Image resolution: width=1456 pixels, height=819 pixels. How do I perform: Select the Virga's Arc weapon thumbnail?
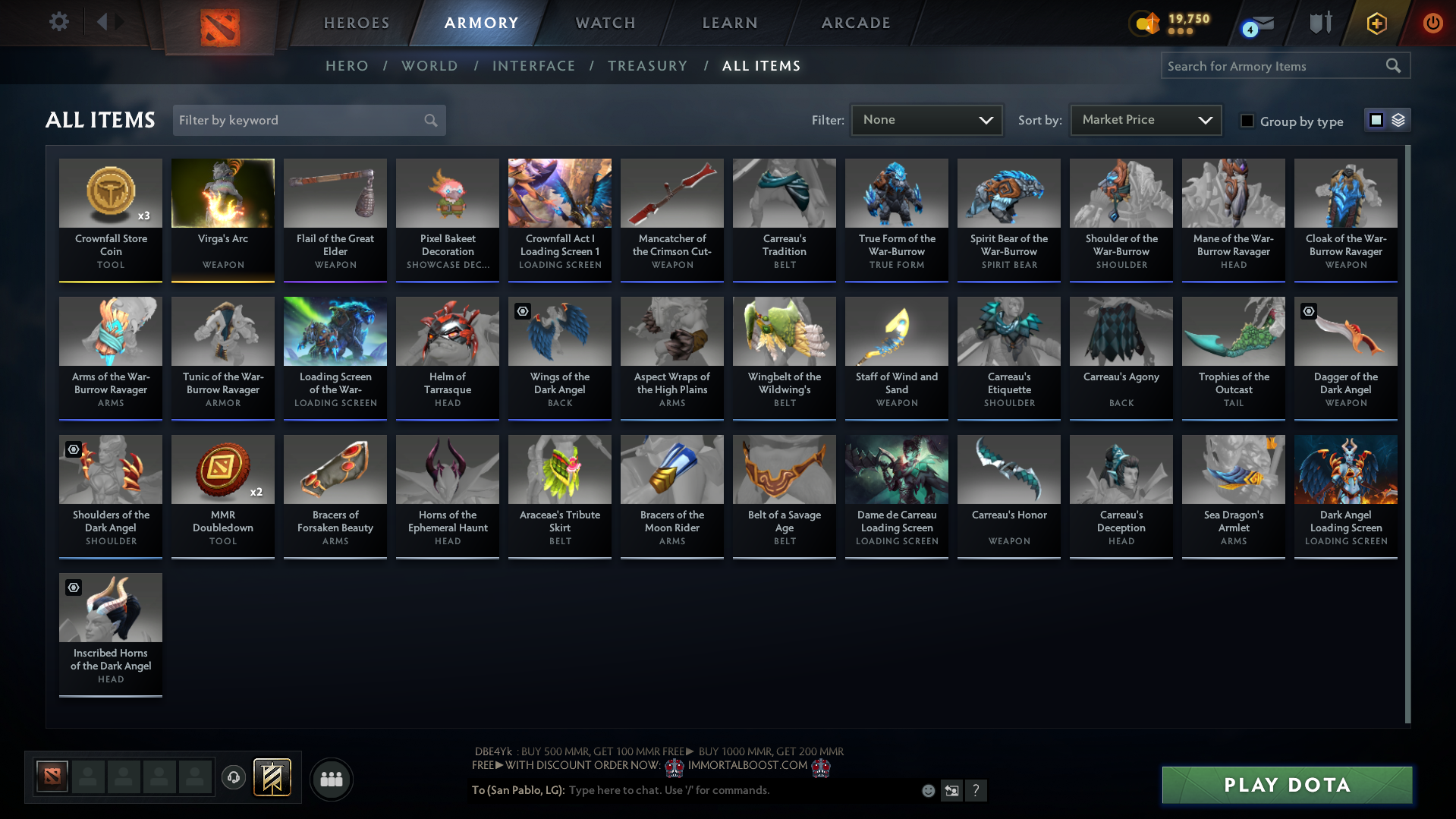[222, 193]
